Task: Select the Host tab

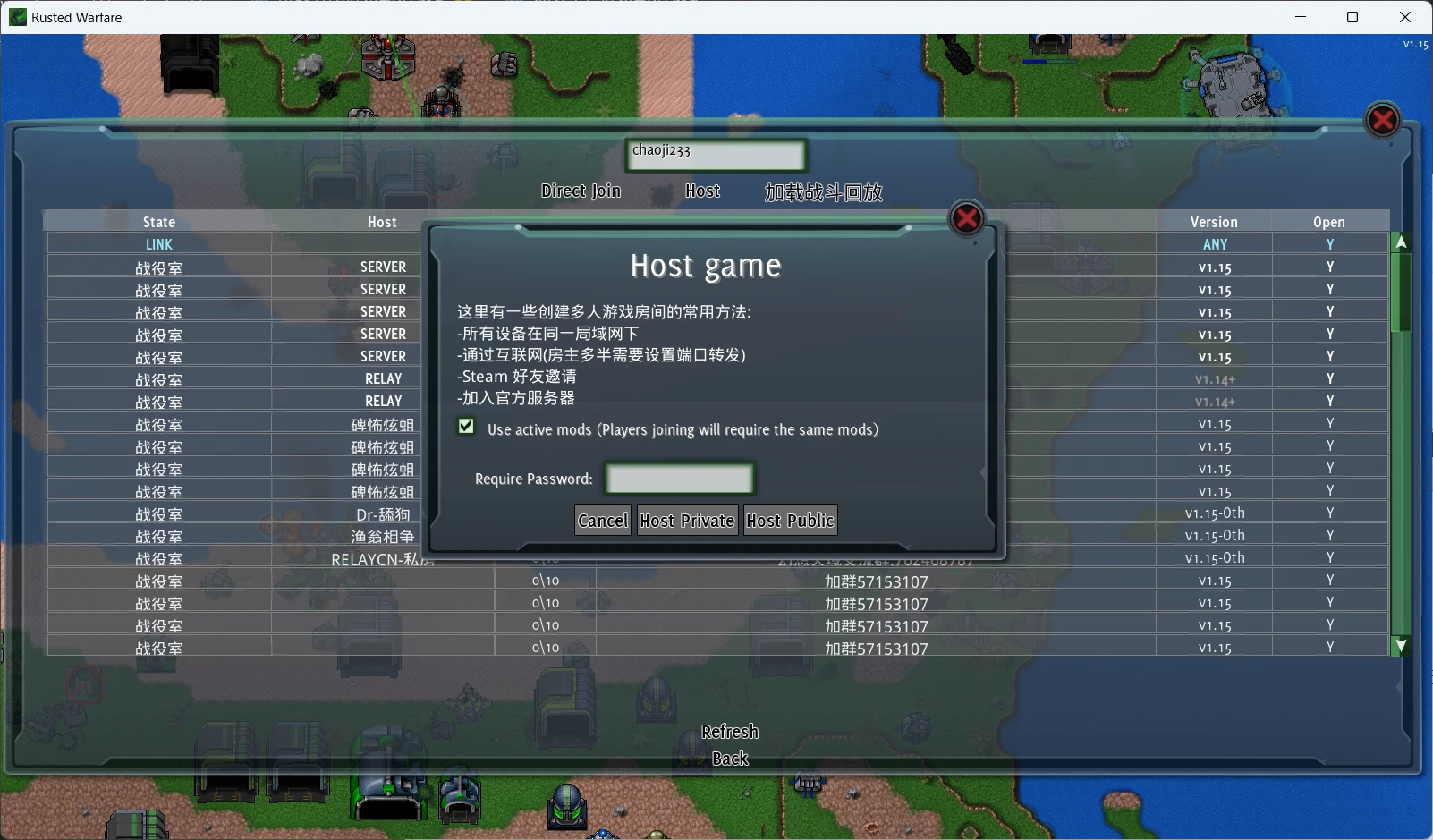Action: click(x=703, y=191)
